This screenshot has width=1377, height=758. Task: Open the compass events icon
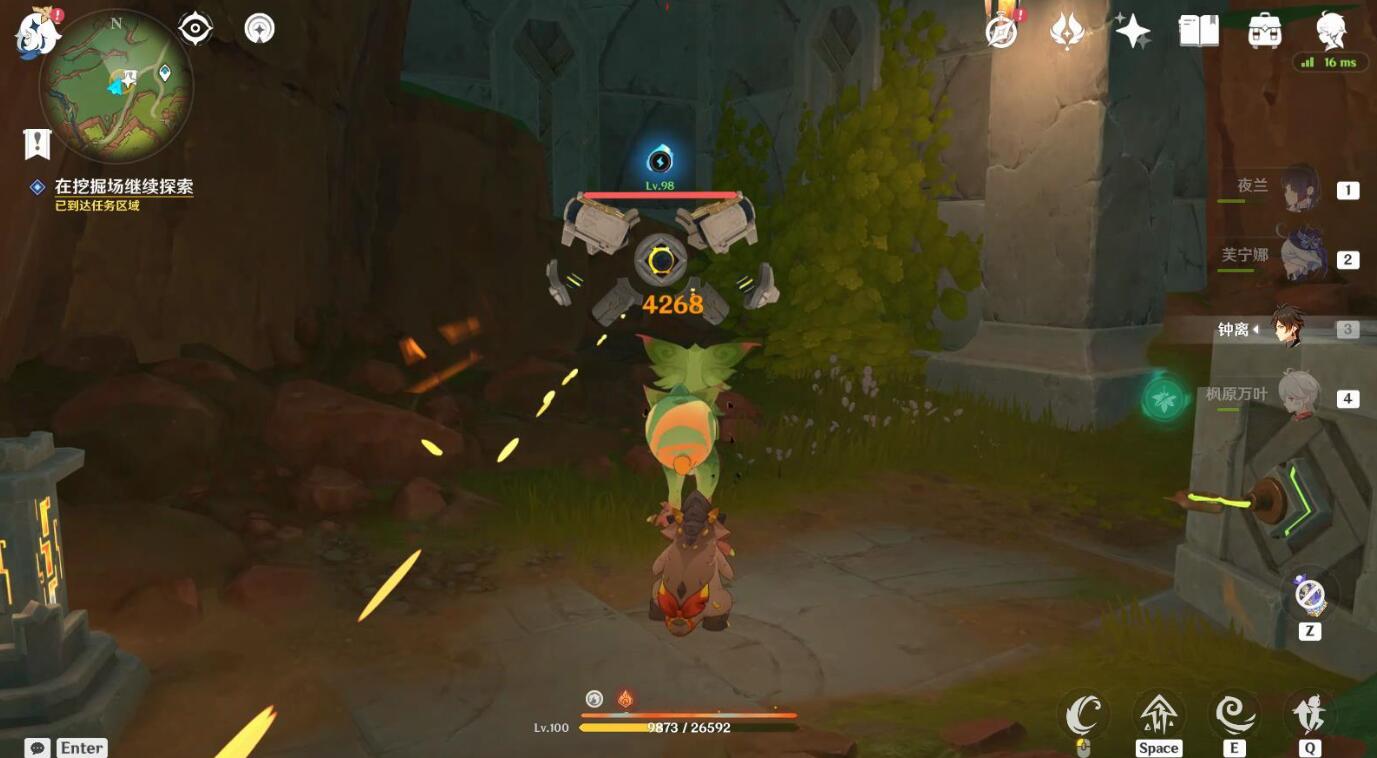1001,31
